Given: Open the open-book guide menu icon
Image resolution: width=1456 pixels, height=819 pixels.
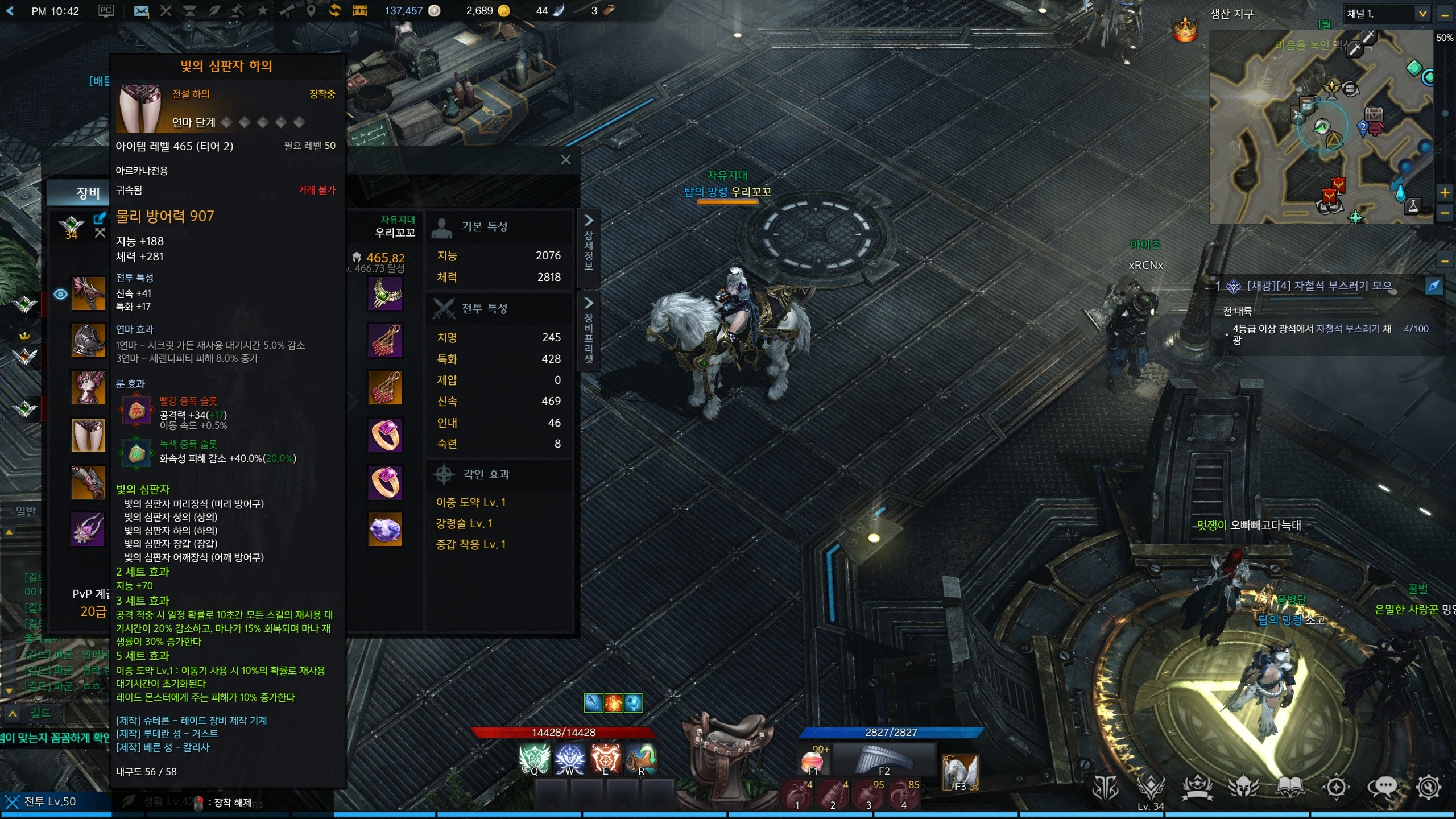Looking at the screenshot, I should coord(1290,787).
